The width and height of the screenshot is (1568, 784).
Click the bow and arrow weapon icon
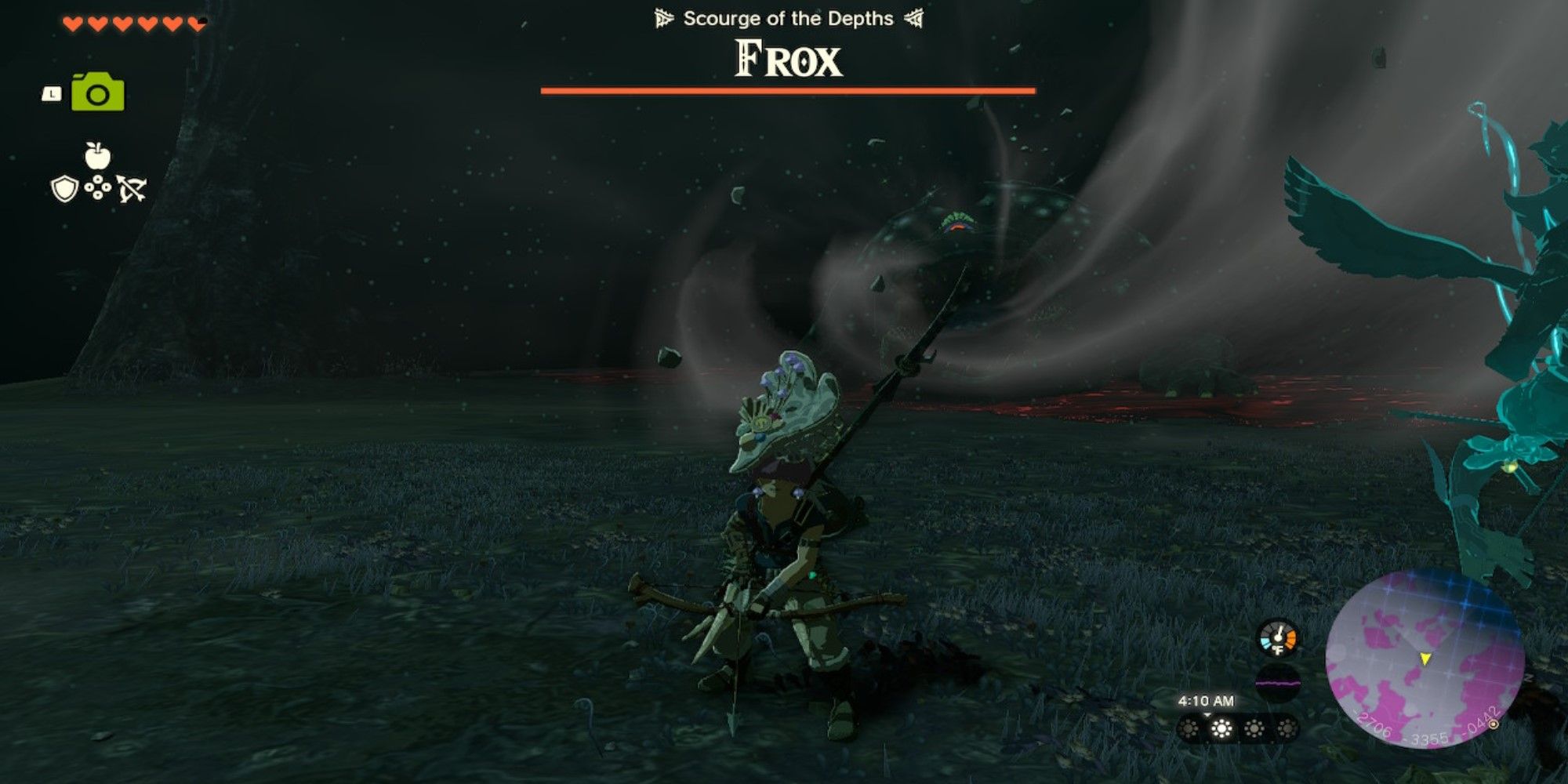point(132,188)
